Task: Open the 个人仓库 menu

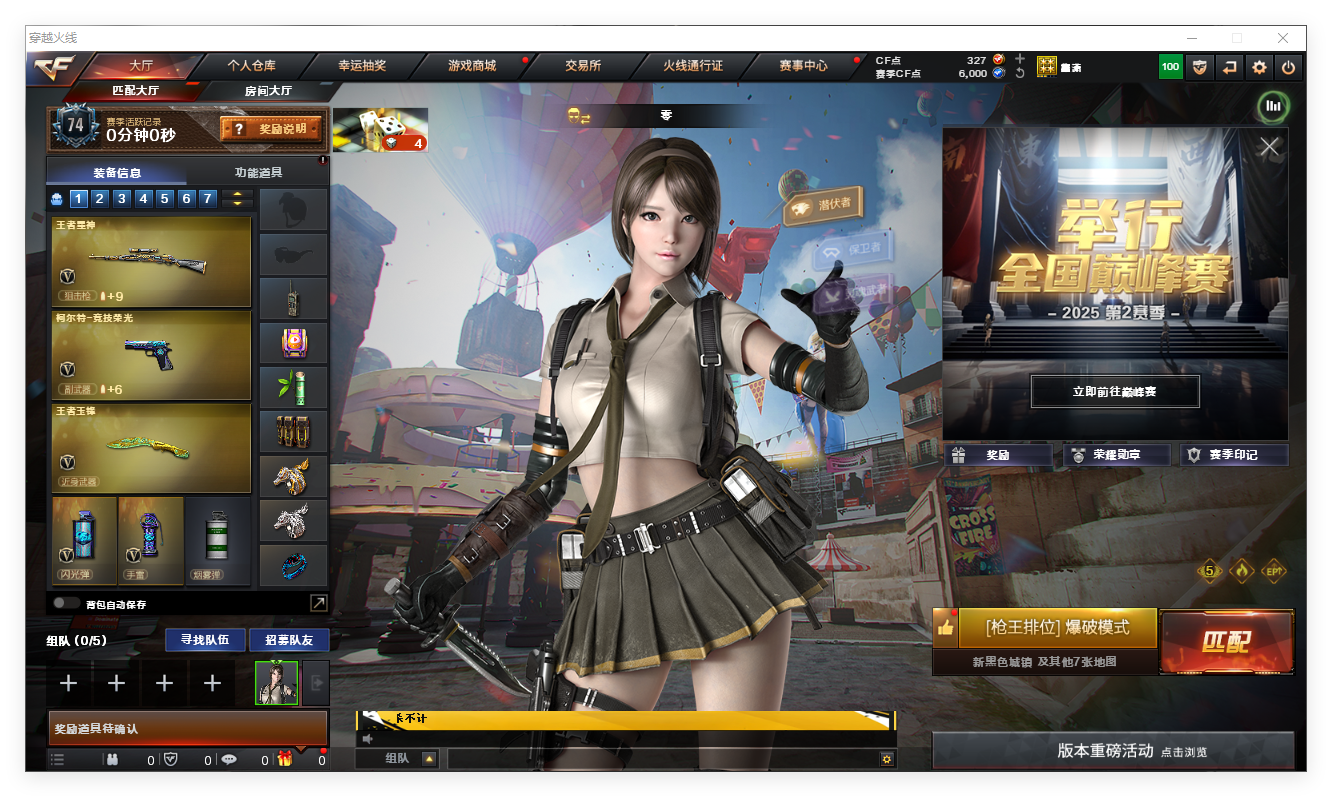Action: [x=251, y=66]
